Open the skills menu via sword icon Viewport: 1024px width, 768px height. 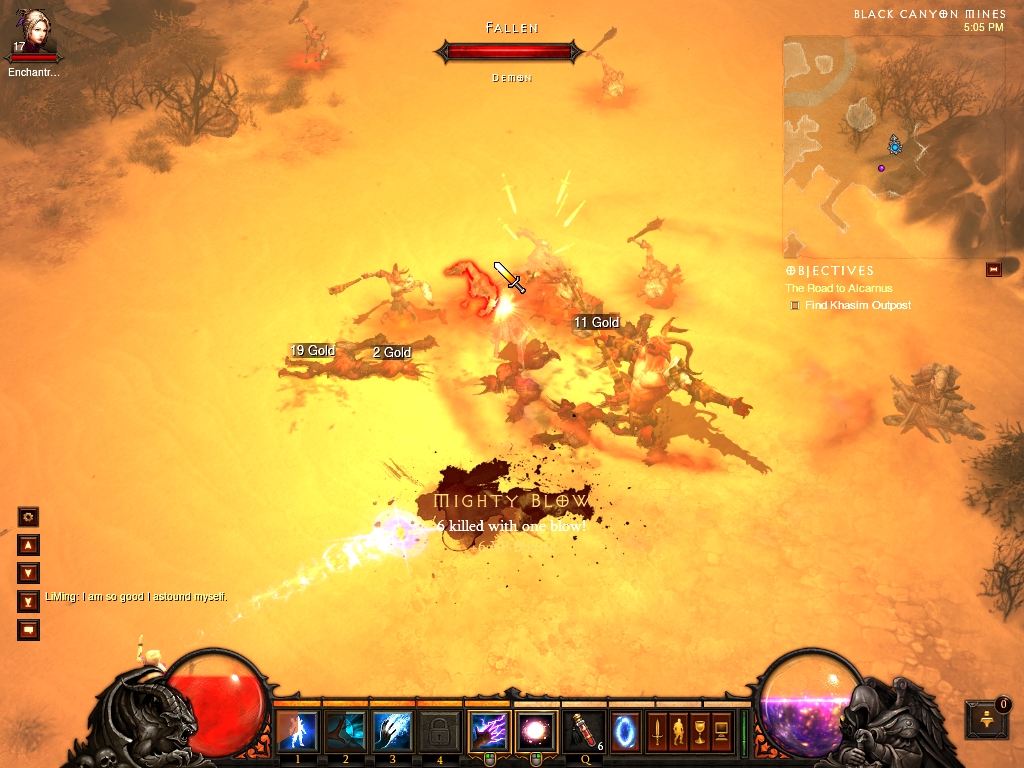tap(659, 731)
